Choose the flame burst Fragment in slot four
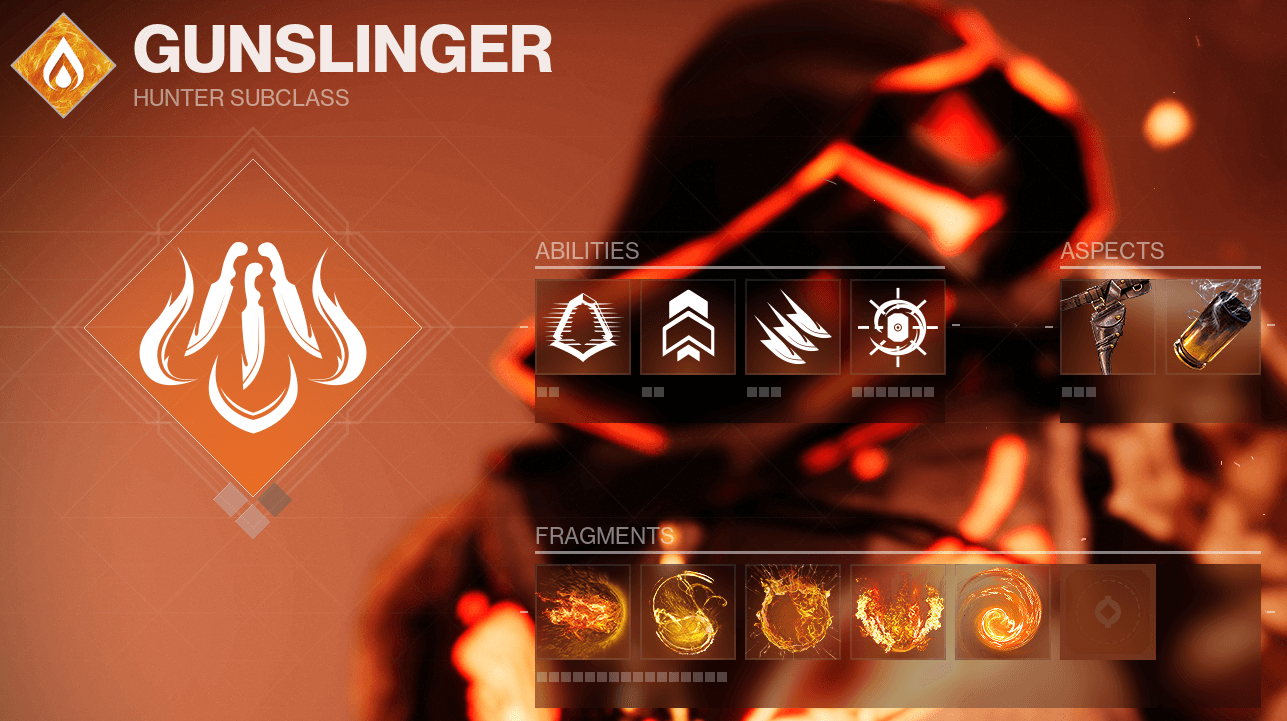Screen dimensions: 1287x721 tap(897, 612)
